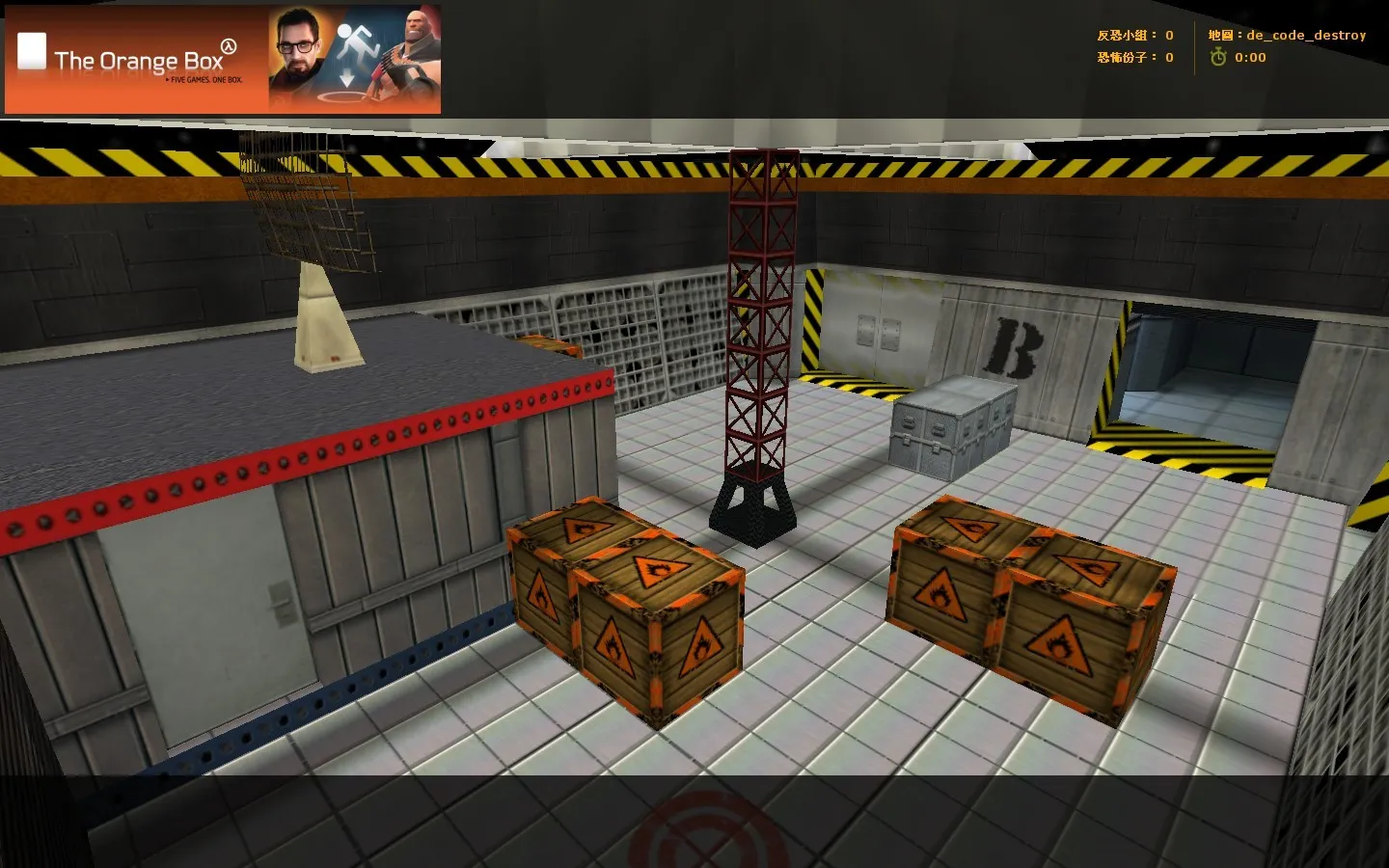Image resolution: width=1389 pixels, height=868 pixels.
Task: Click the 0:00 round timer display
Action: click(1250, 57)
